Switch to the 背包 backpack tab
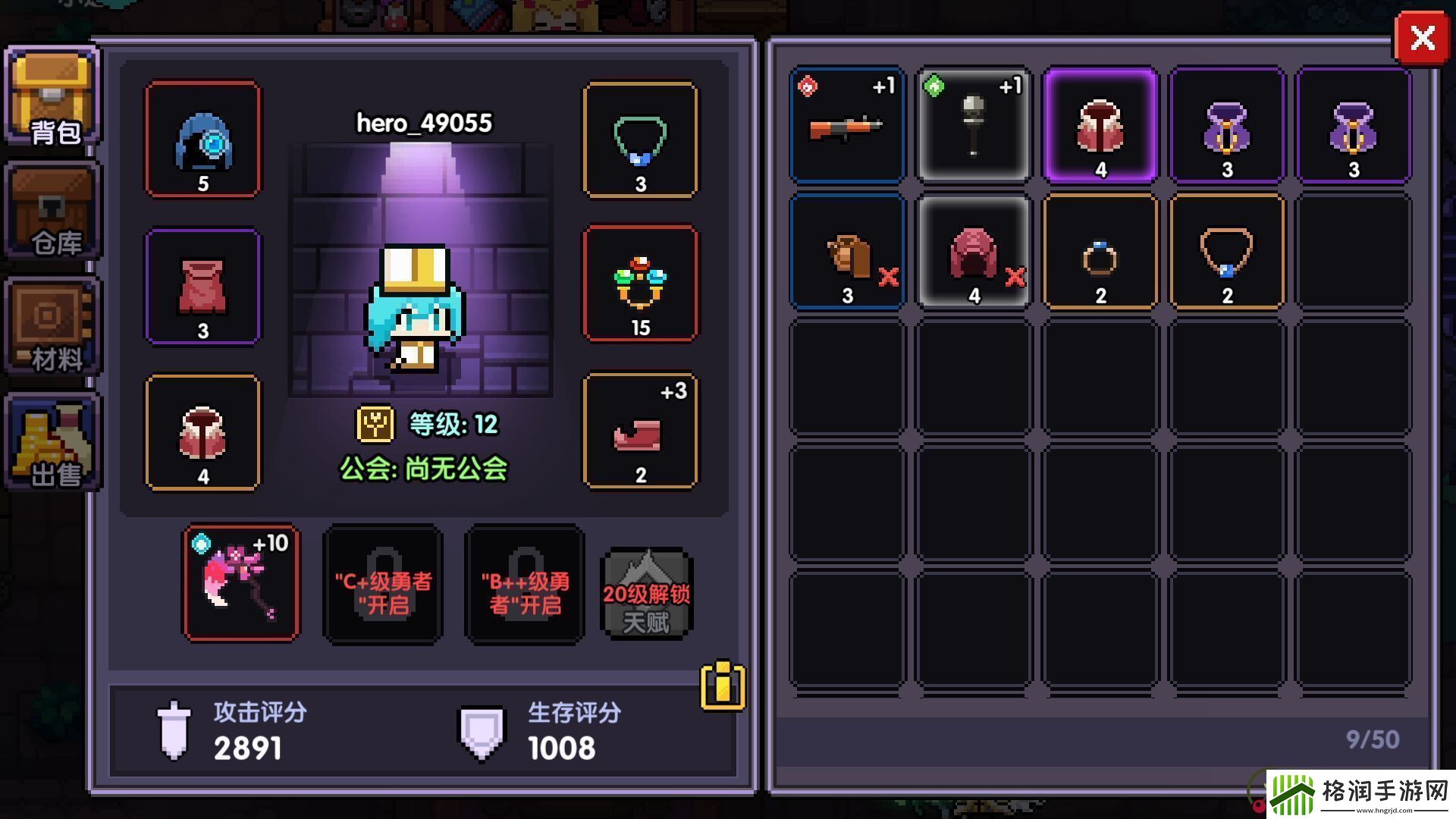 point(52,97)
